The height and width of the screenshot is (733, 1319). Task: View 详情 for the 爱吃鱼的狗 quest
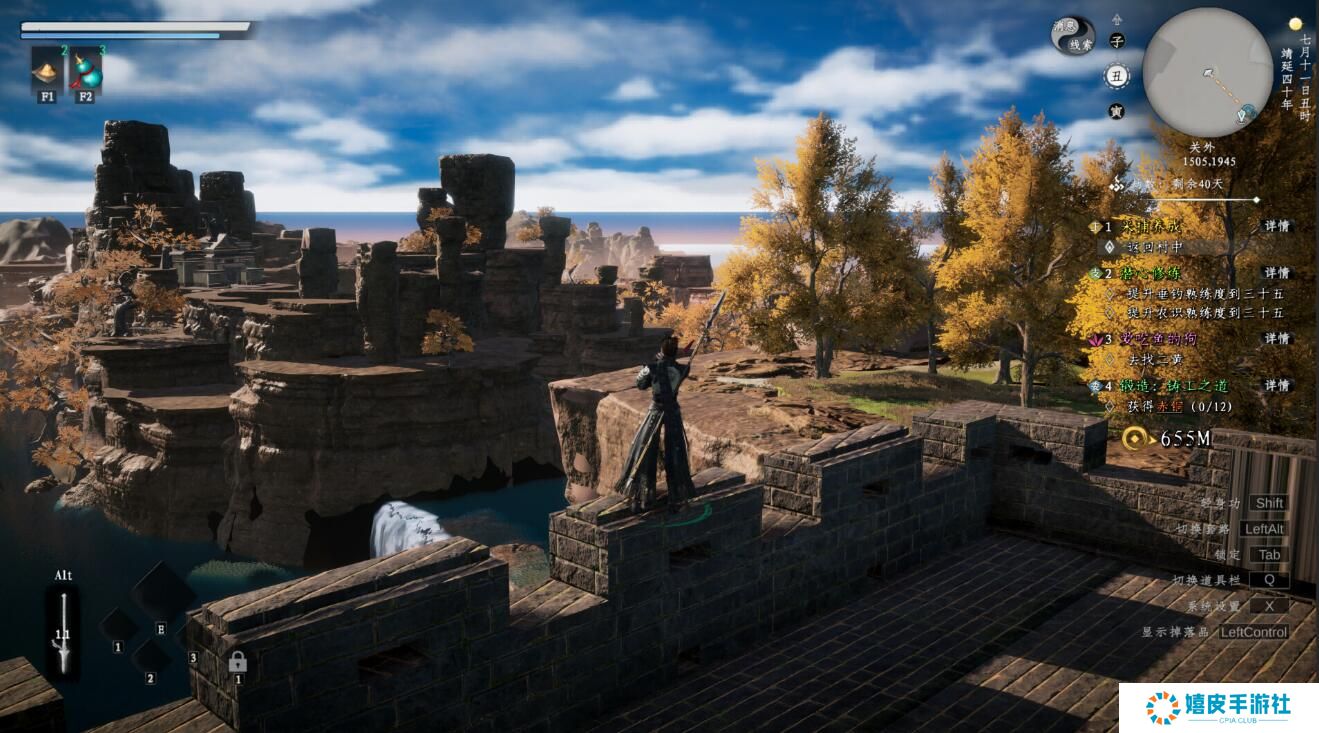(1276, 339)
